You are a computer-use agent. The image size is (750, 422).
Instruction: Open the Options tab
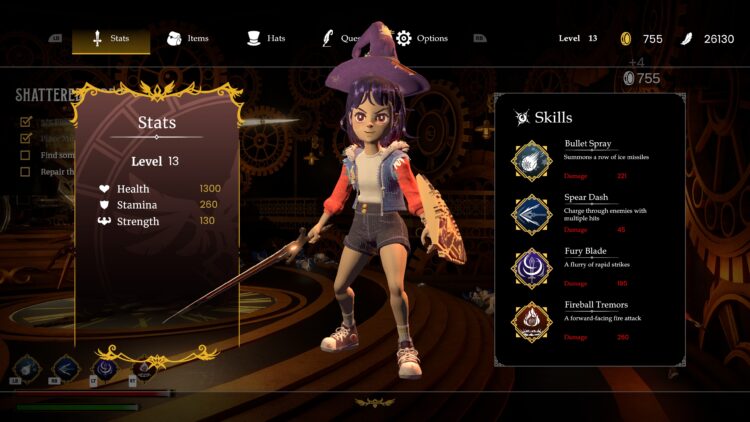(x=421, y=39)
